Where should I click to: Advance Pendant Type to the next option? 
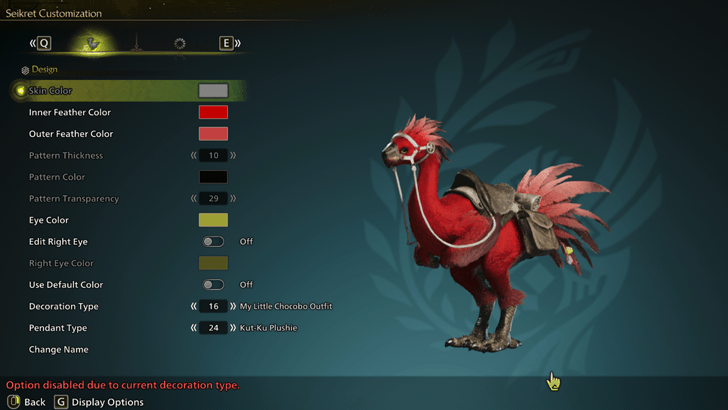[x=233, y=328]
